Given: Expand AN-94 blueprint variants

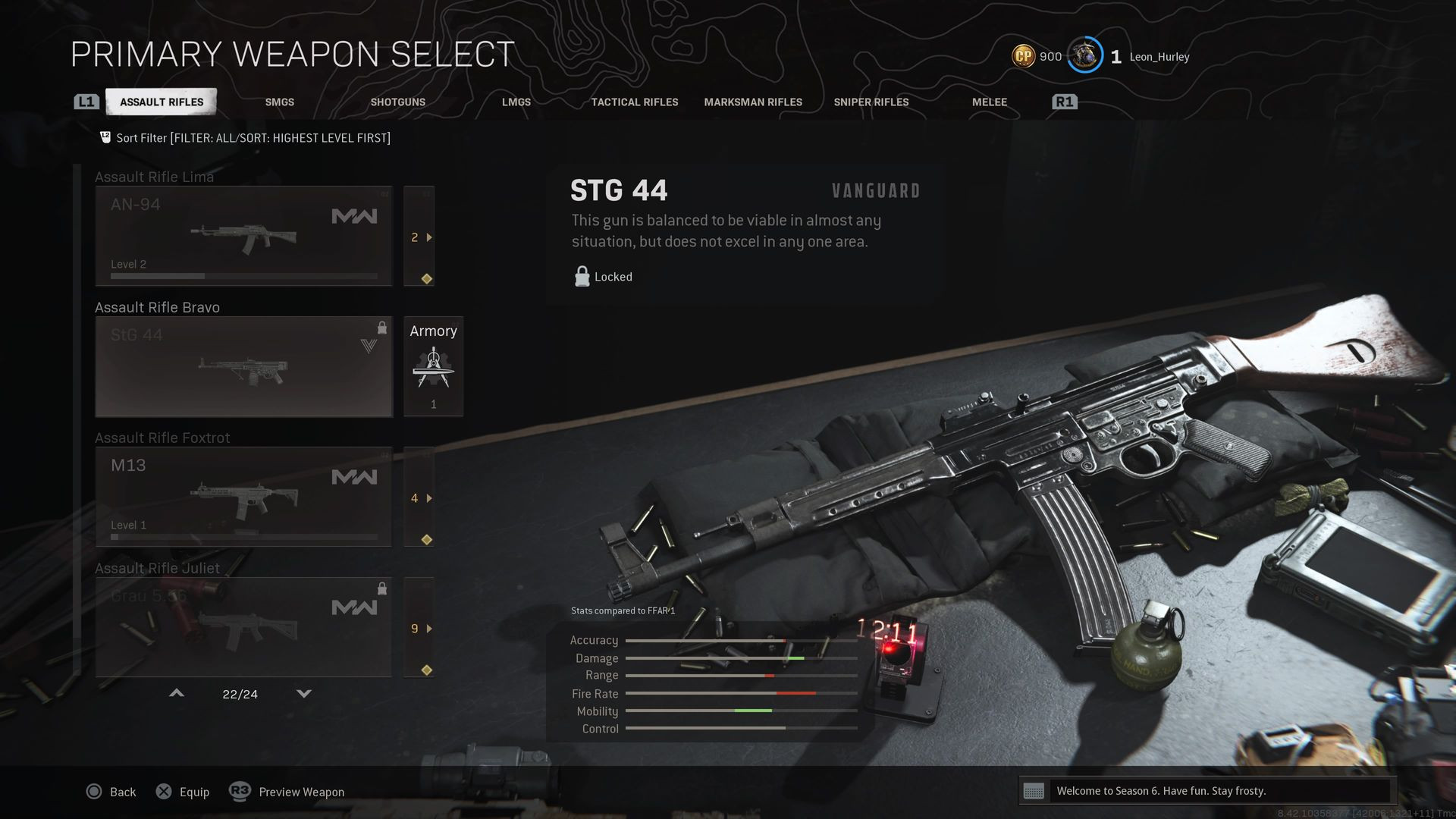Looking at the screenshot, I should click(x=419, y=237).
